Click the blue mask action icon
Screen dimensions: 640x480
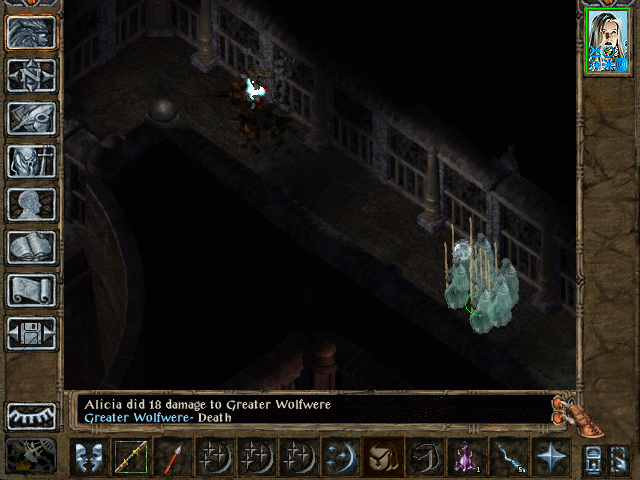(x=88, y=457)
